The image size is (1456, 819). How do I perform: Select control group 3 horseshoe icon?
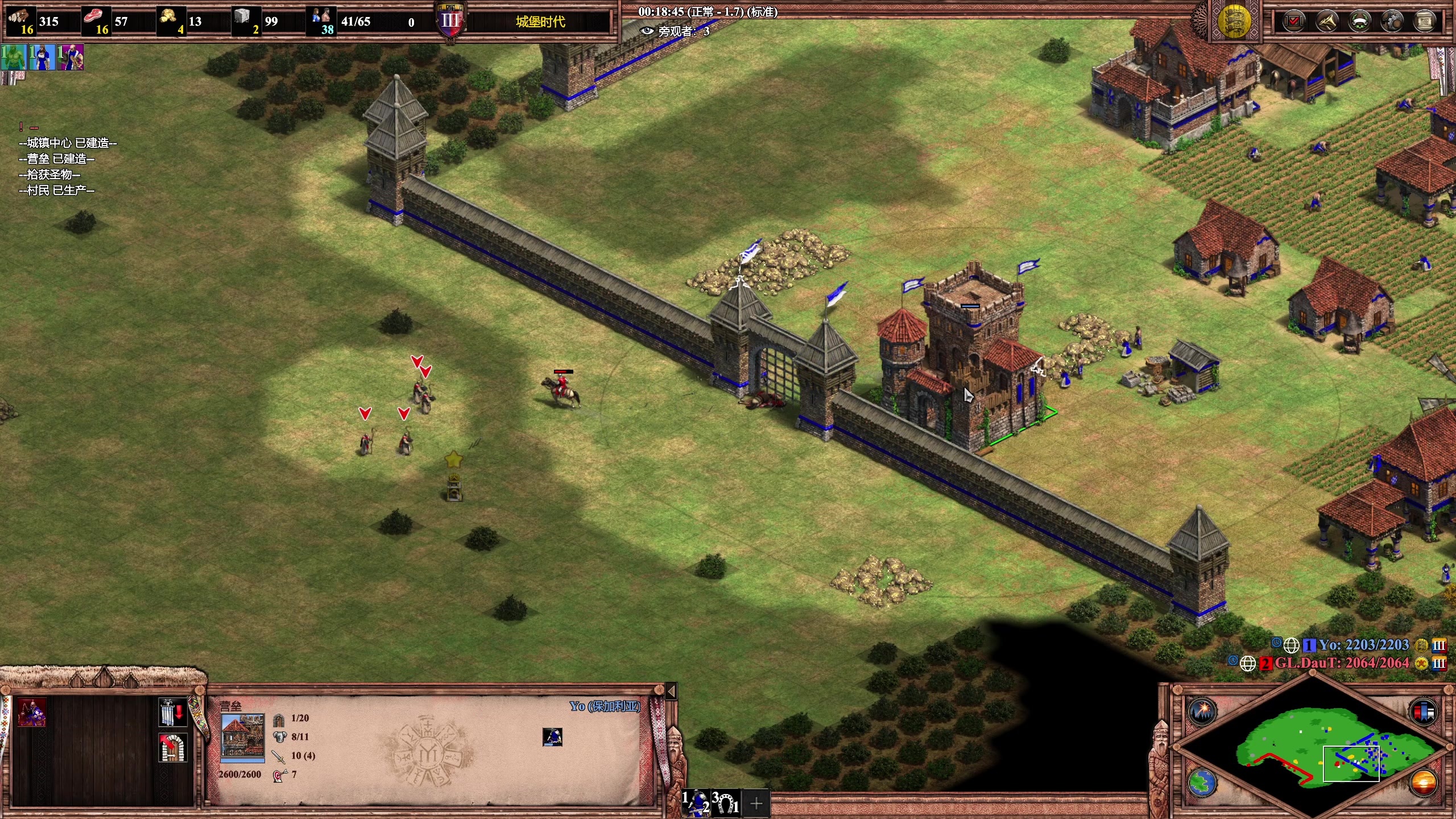[726, 803]
